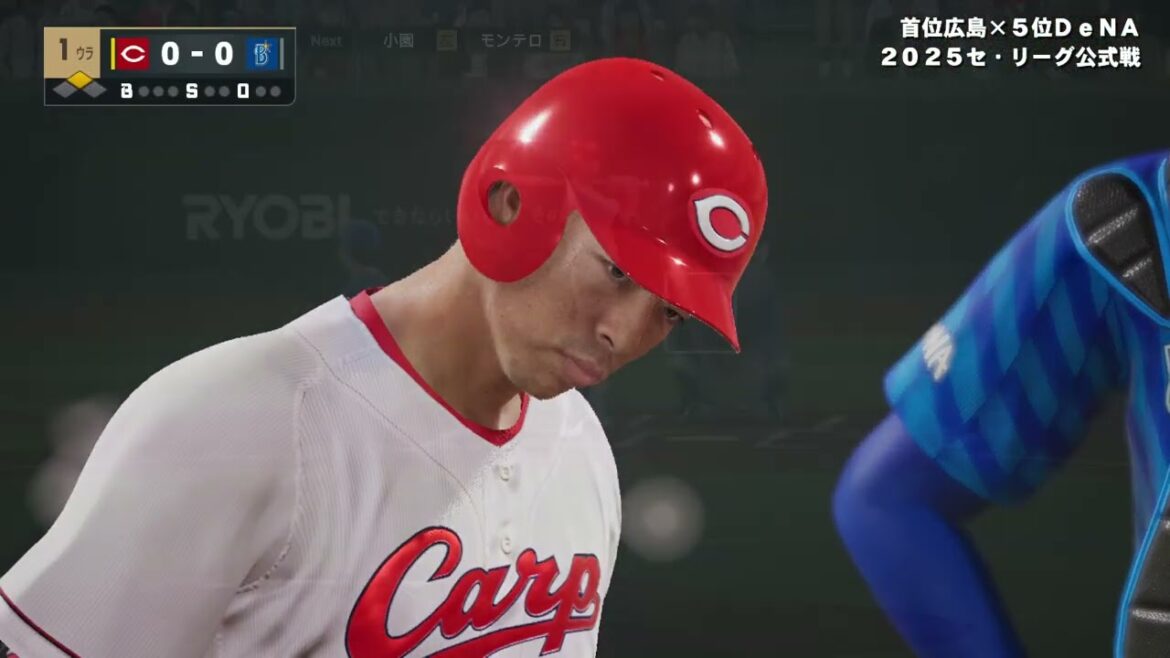Click the DeNA BayStars logo on scoreboard
The height and width of the screenshot is (658, 1170).
[x=262, y=53]
